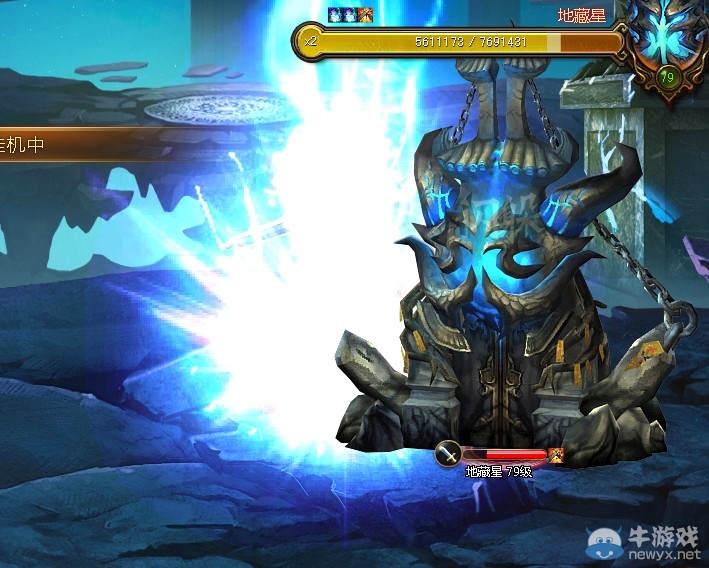Click the sword icon beside the boss nameplate
This screenshot has height=568, width=709.
[449, 455]
